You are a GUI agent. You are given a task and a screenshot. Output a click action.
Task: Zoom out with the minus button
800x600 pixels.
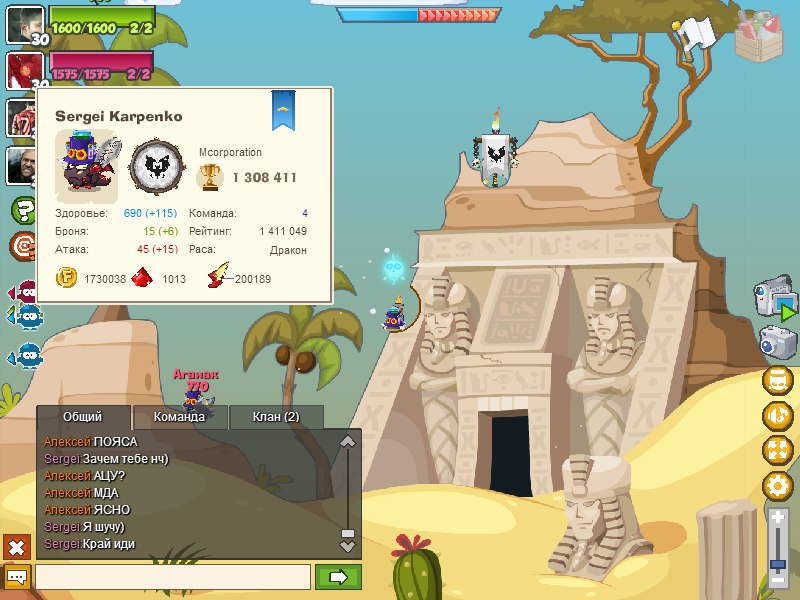point(778,579)
